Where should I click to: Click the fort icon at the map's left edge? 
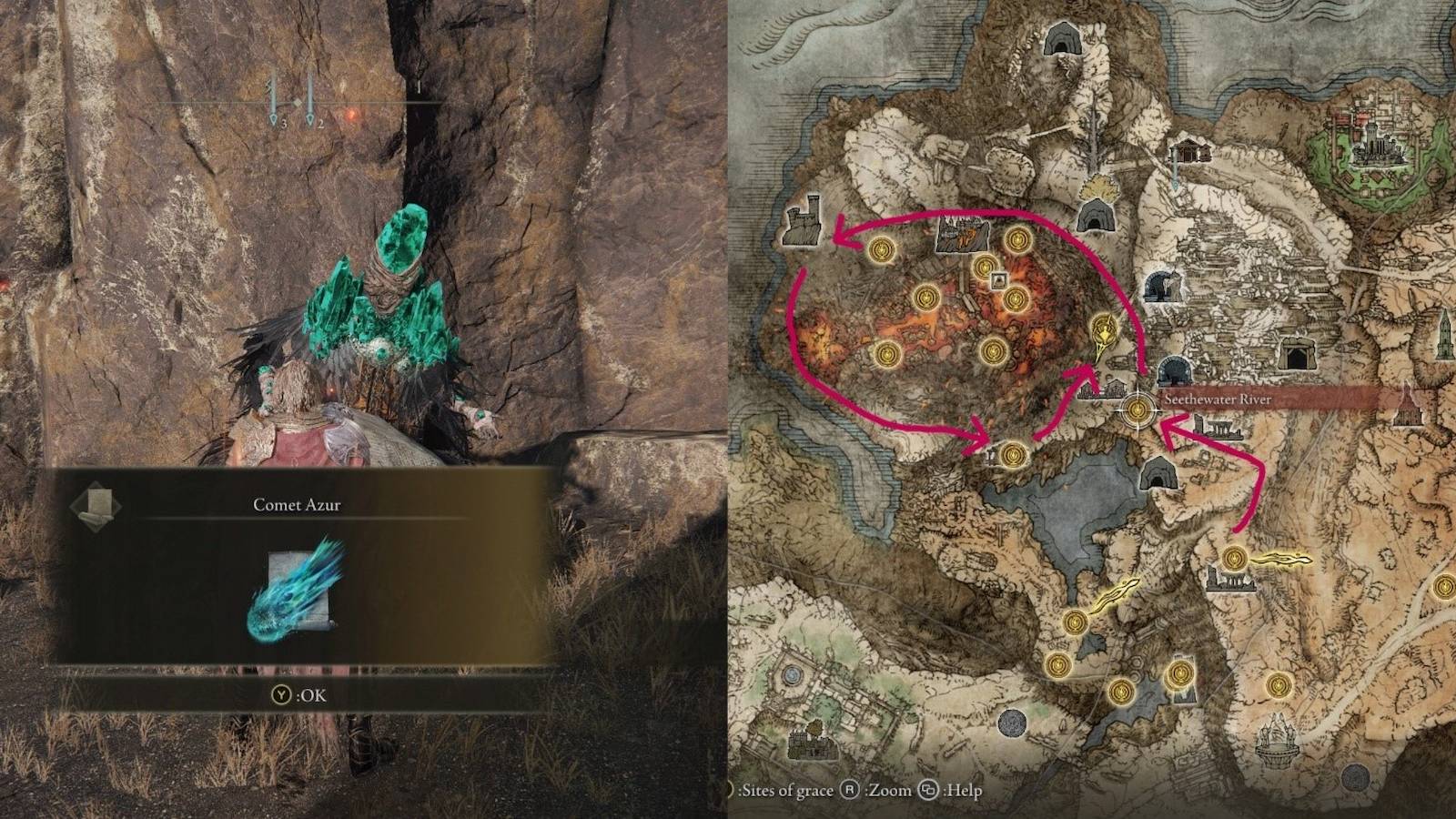click(804, 224)
